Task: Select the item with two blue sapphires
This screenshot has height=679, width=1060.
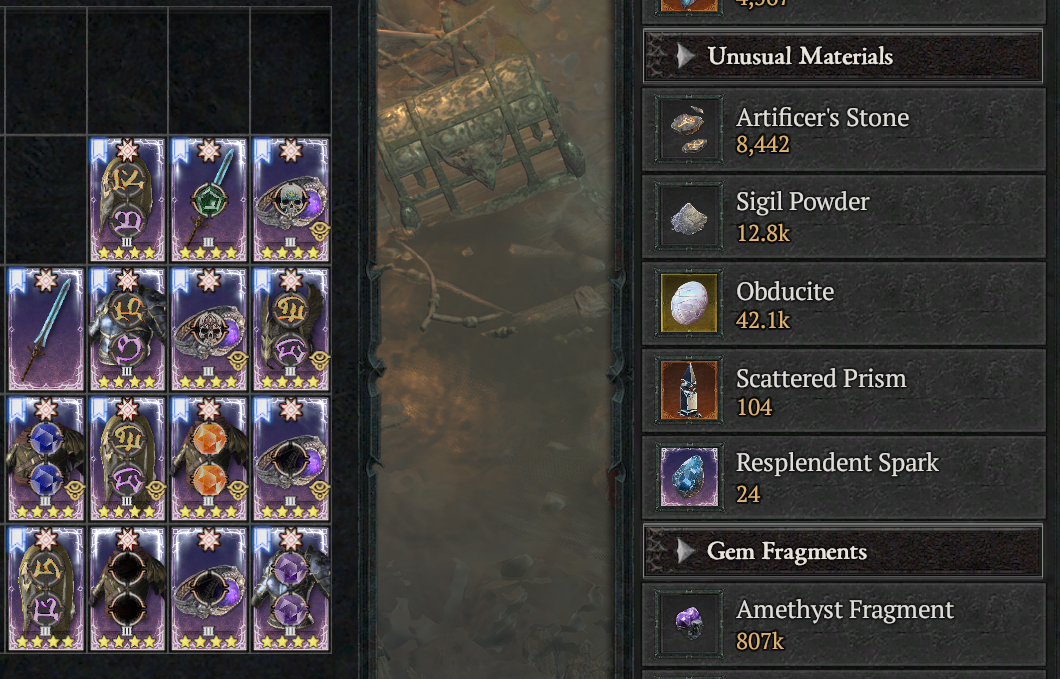Action: click(46, 459)
